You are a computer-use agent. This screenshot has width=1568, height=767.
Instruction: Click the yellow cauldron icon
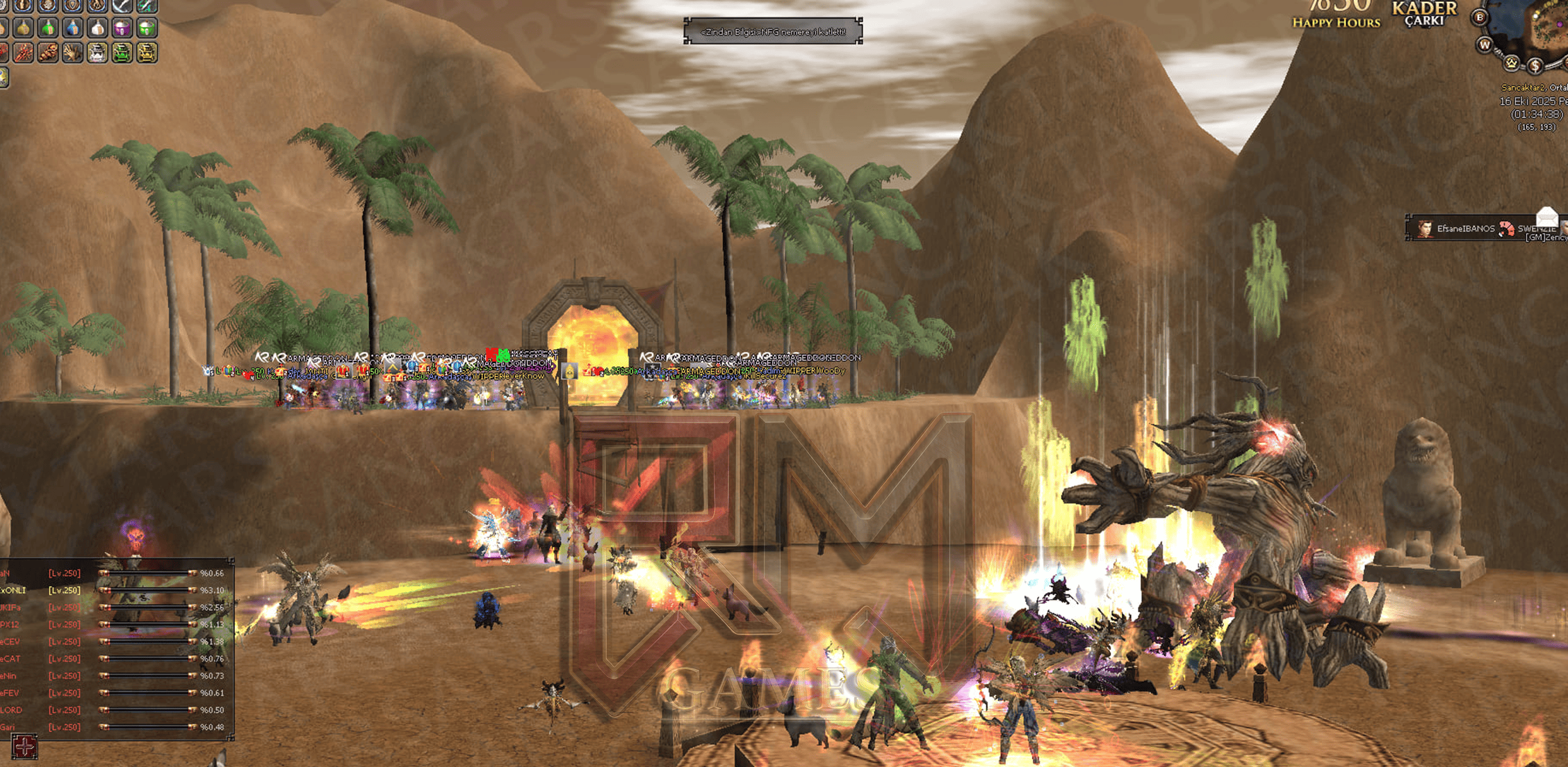tap(146, 53)
